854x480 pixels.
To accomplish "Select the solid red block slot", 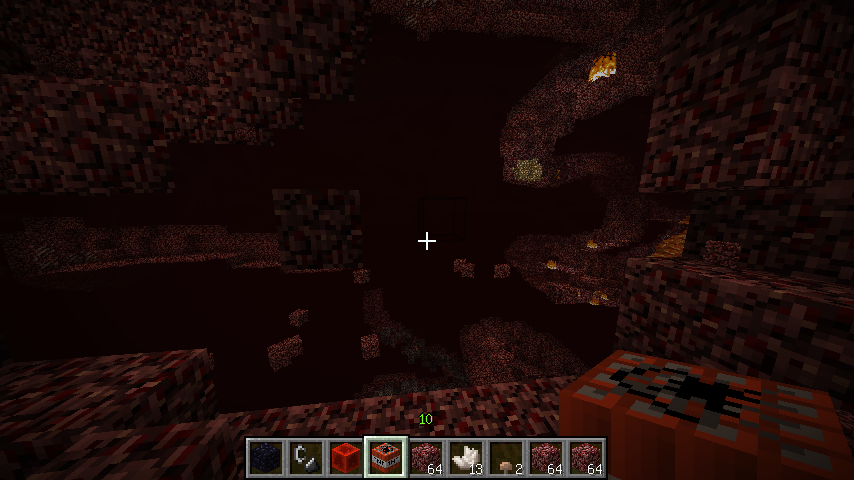I will coord(345,457).
